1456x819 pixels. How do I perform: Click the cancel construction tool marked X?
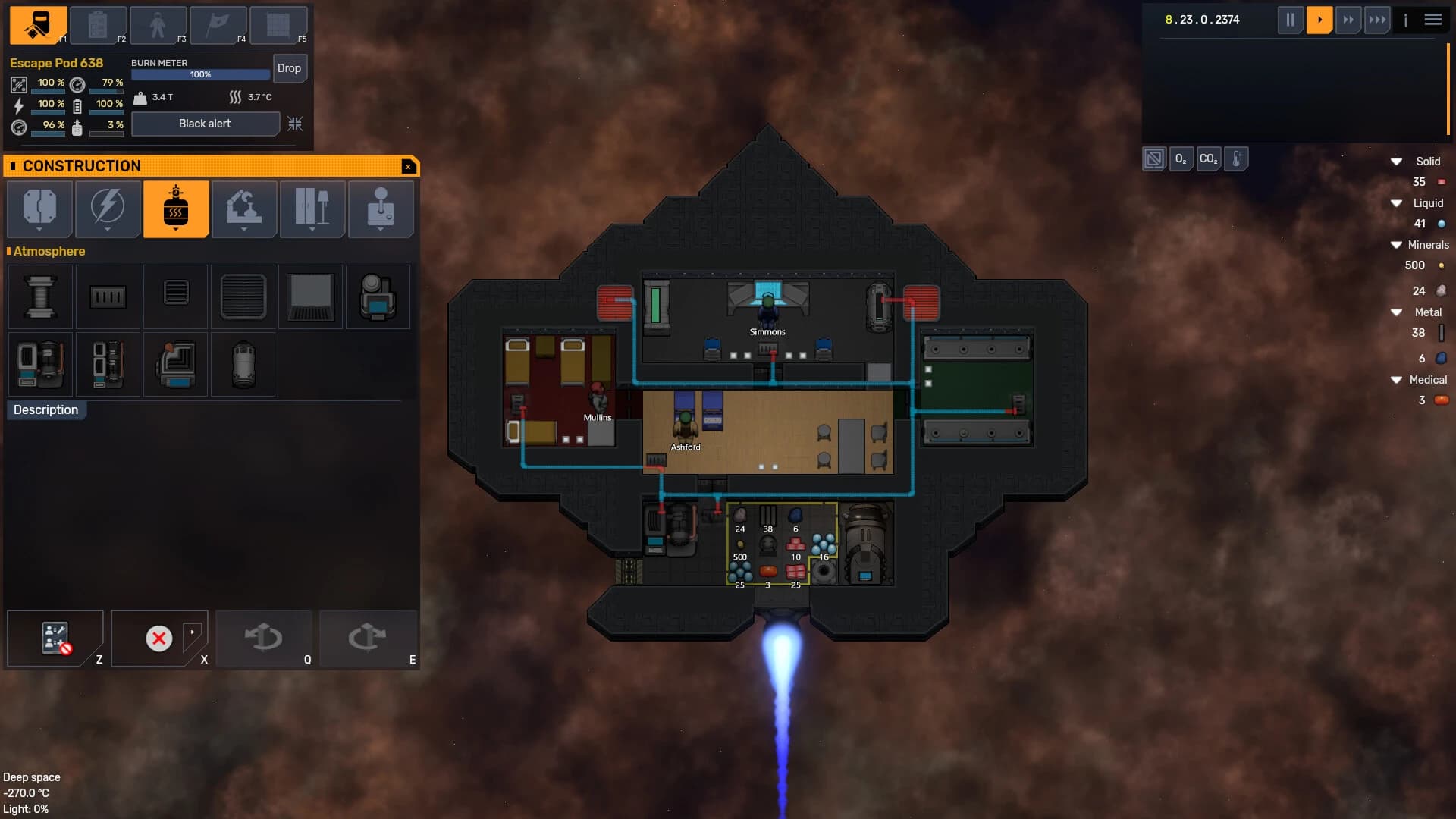tap(158, 639)
